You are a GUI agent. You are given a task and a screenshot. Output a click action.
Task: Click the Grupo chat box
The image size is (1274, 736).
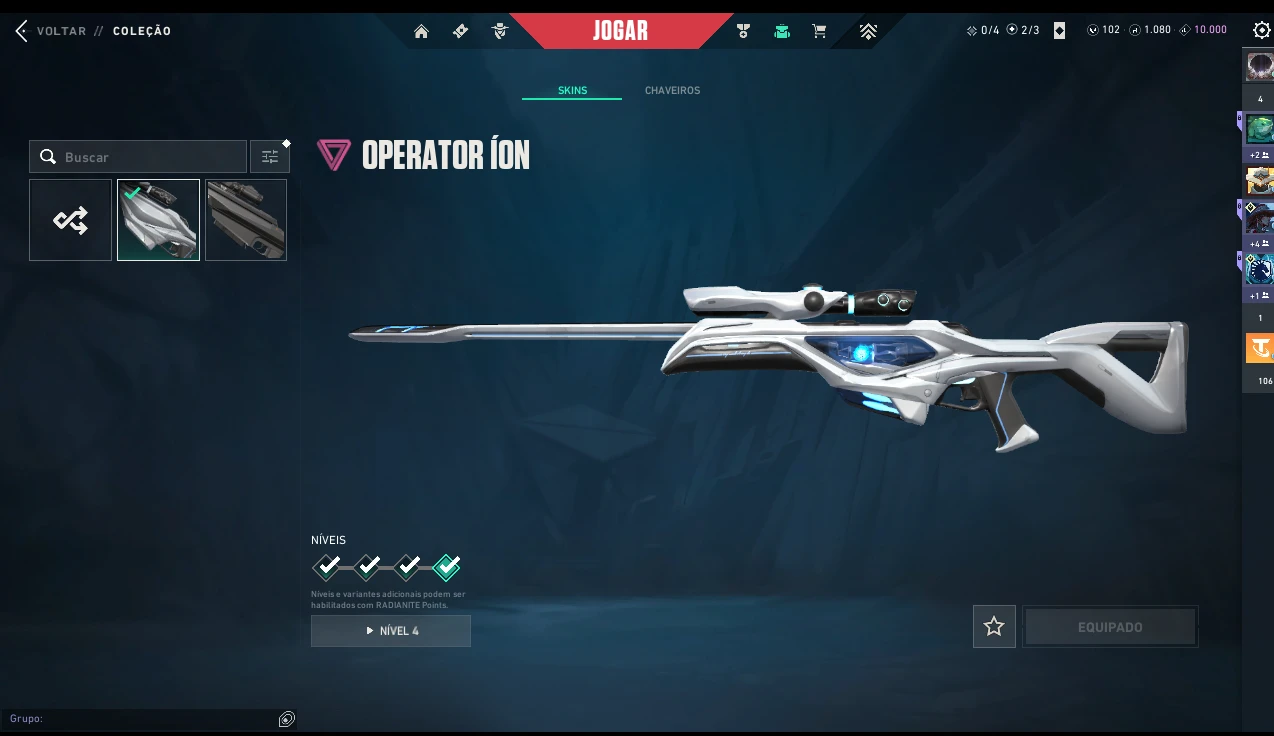(x=140, y=719)
